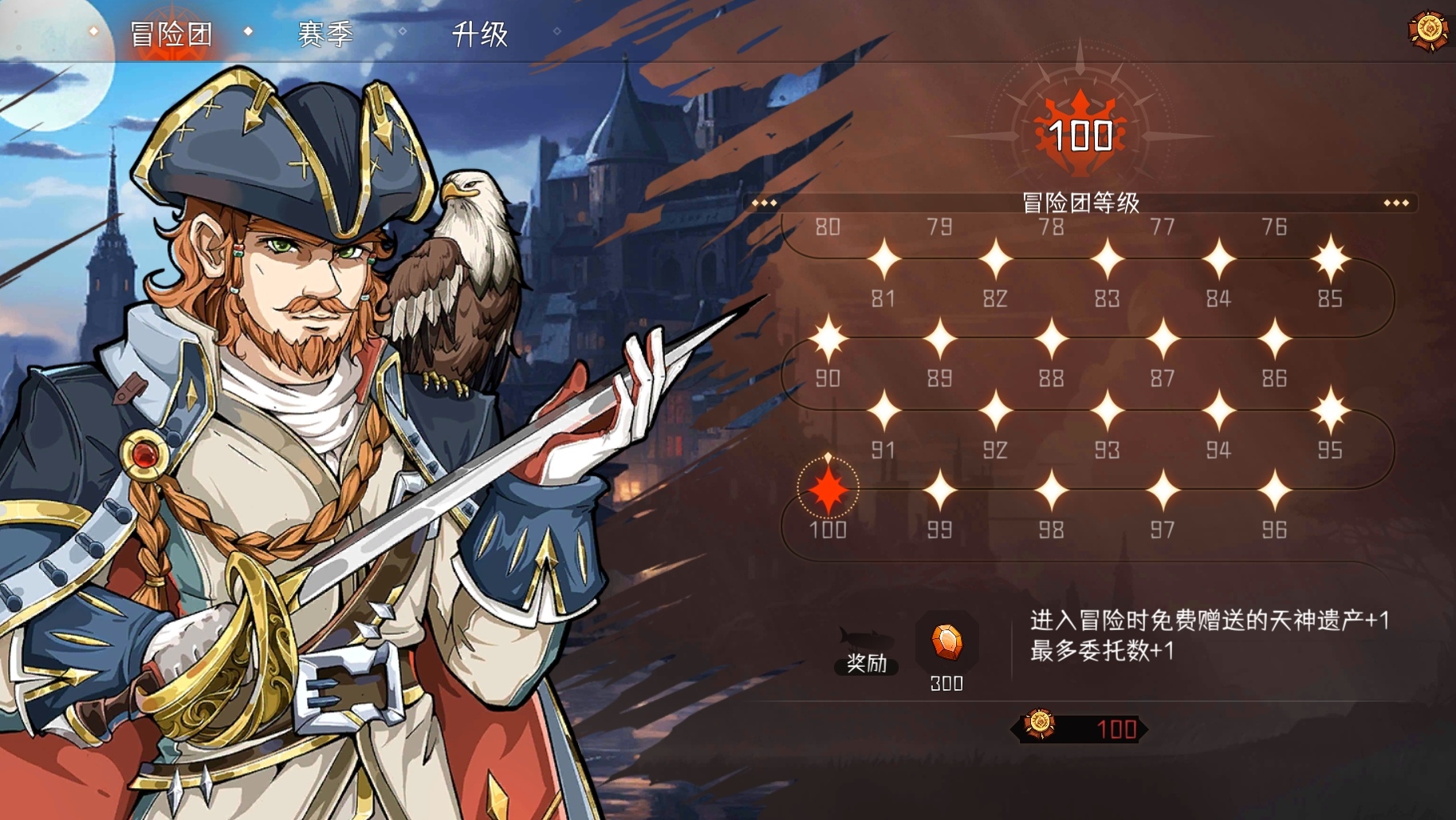Image resolution: width=1456 pixels, height=820 pixels.
Task: Click the 奖励 reward label
Action: point(866,663)
